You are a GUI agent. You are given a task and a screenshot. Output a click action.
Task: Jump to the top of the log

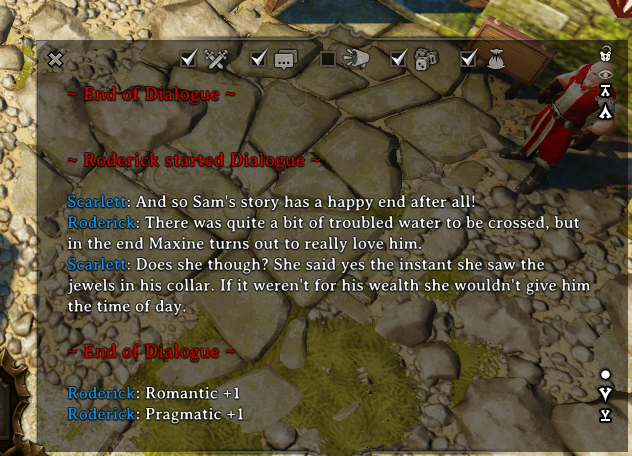coord(605,91)
